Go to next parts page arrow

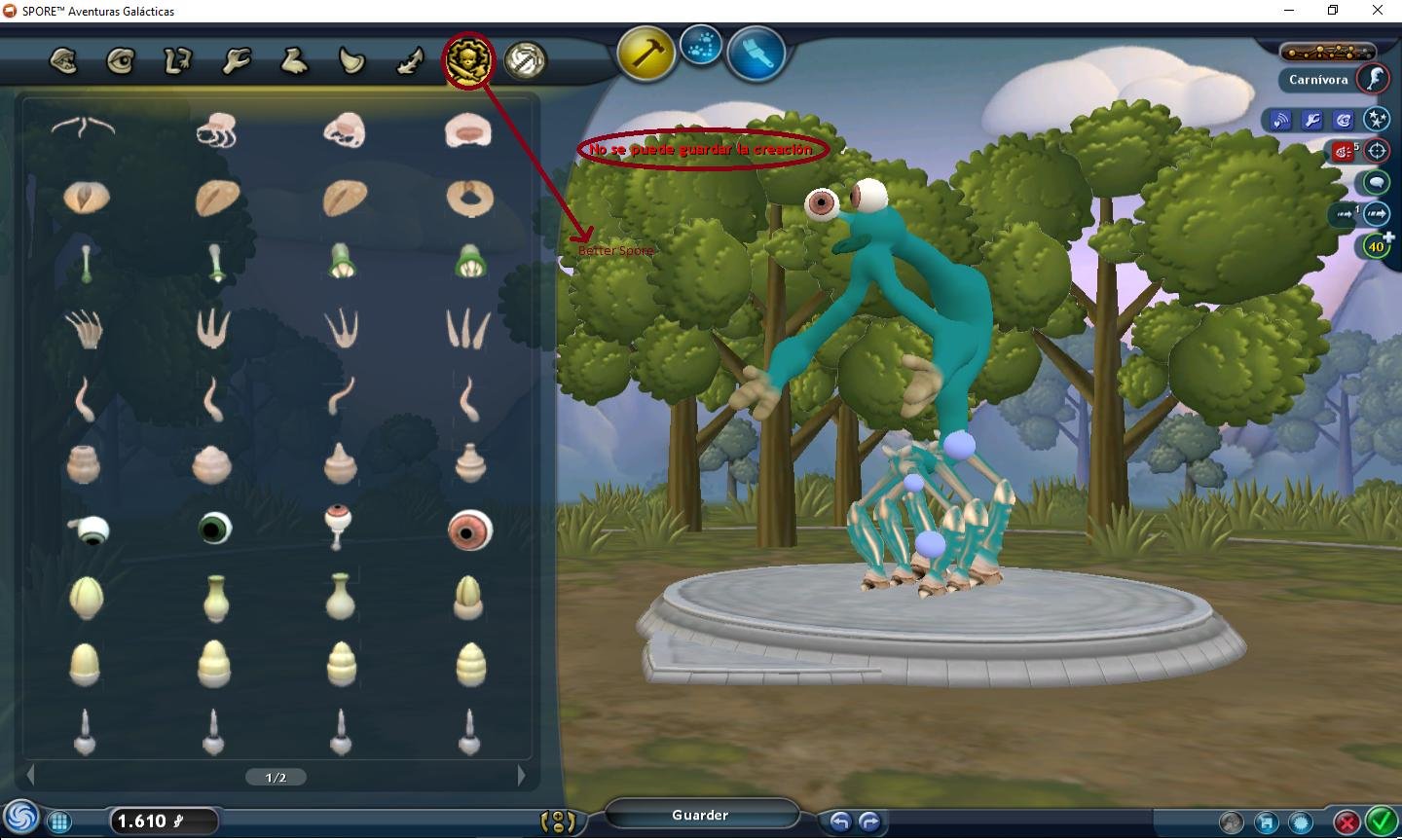(x=522, y=776)
